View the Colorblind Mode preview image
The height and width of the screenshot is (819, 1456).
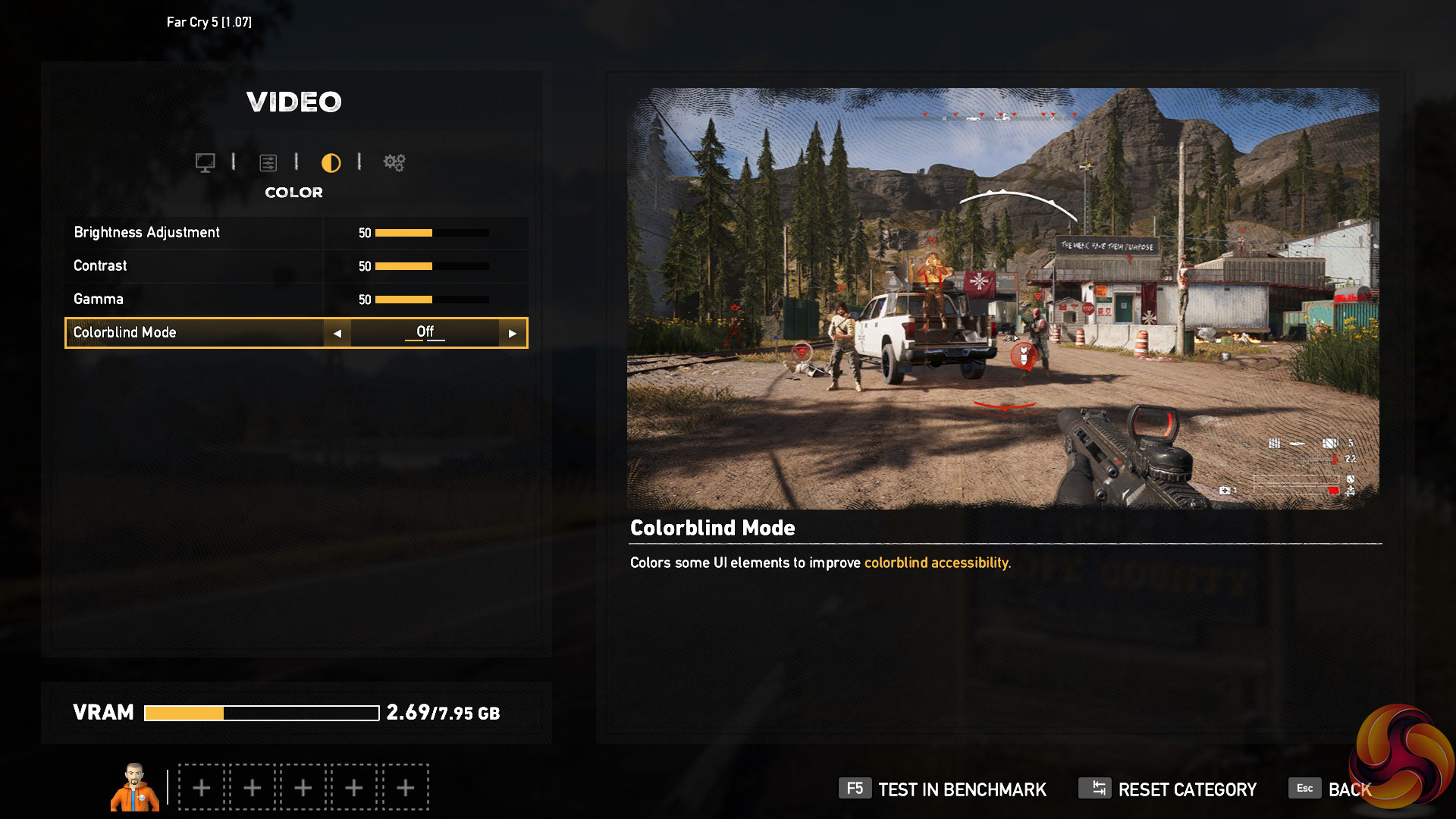click(x=1003, y=298)
